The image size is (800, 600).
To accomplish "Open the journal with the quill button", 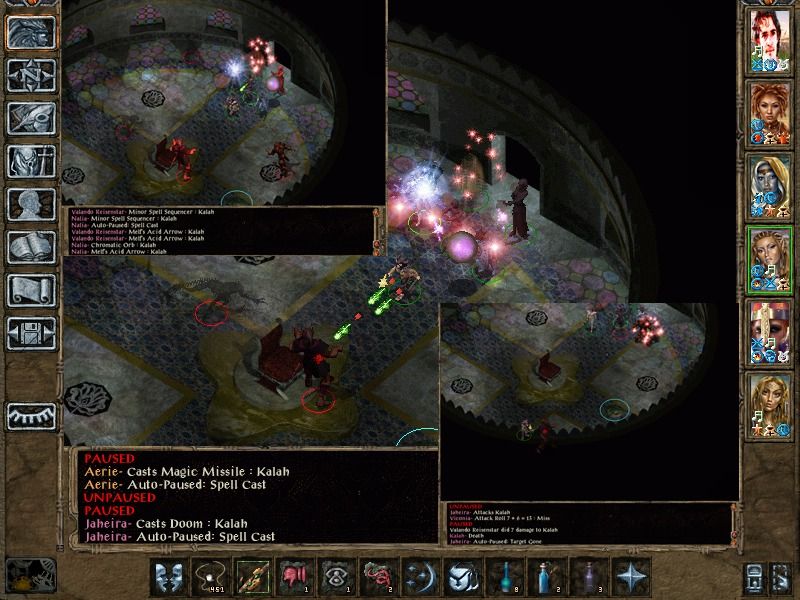I will pyautogui.click(x=31, y=118).
